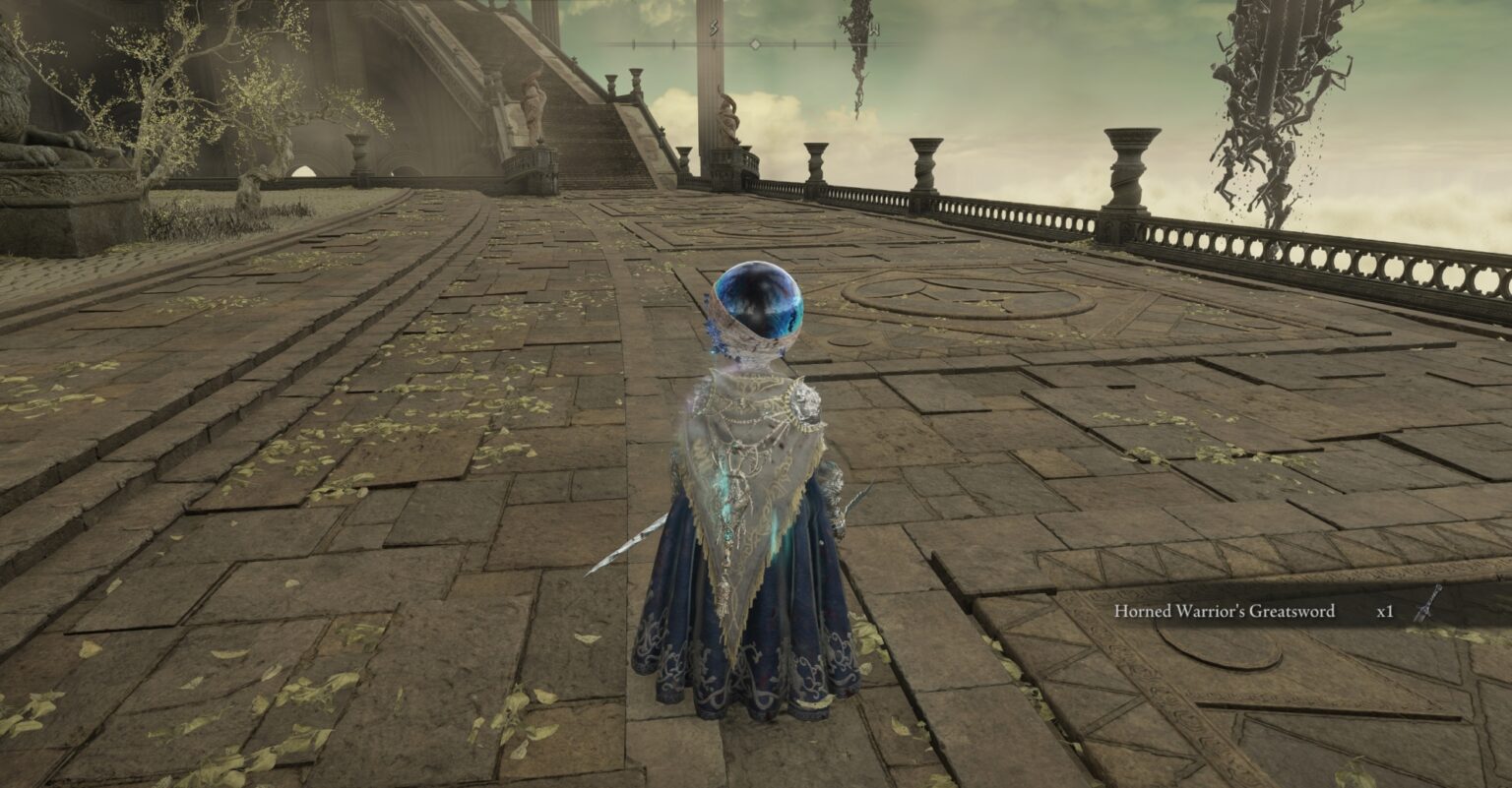Viewport: 1512px width, 788px height.
Task: Click the leftmost tick mark on the compass
Action: pyautogui.click(x=633, y=44)
